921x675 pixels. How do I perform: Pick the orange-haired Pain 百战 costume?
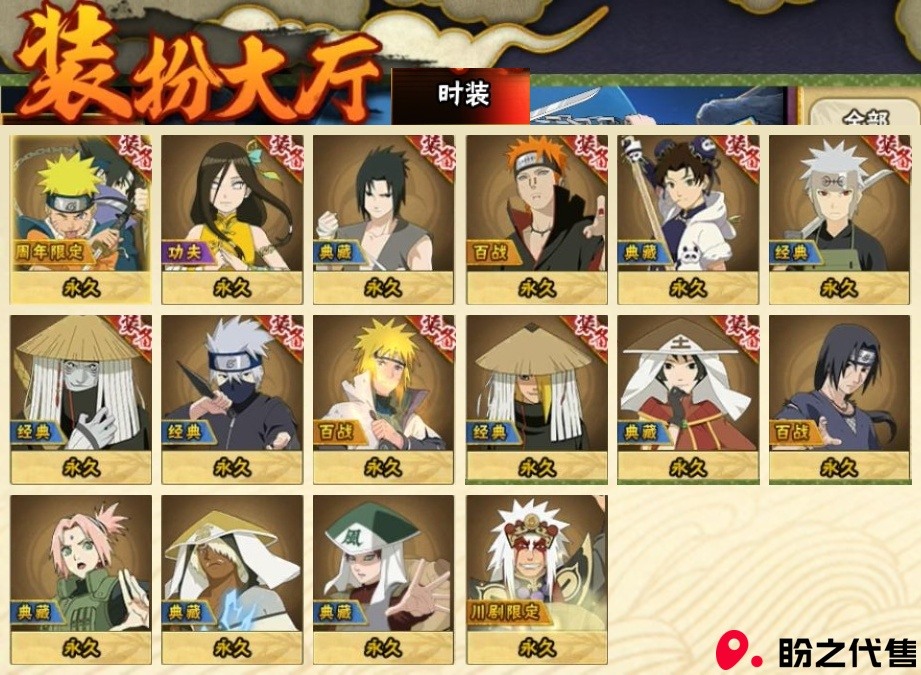click(x=536, y=219)
